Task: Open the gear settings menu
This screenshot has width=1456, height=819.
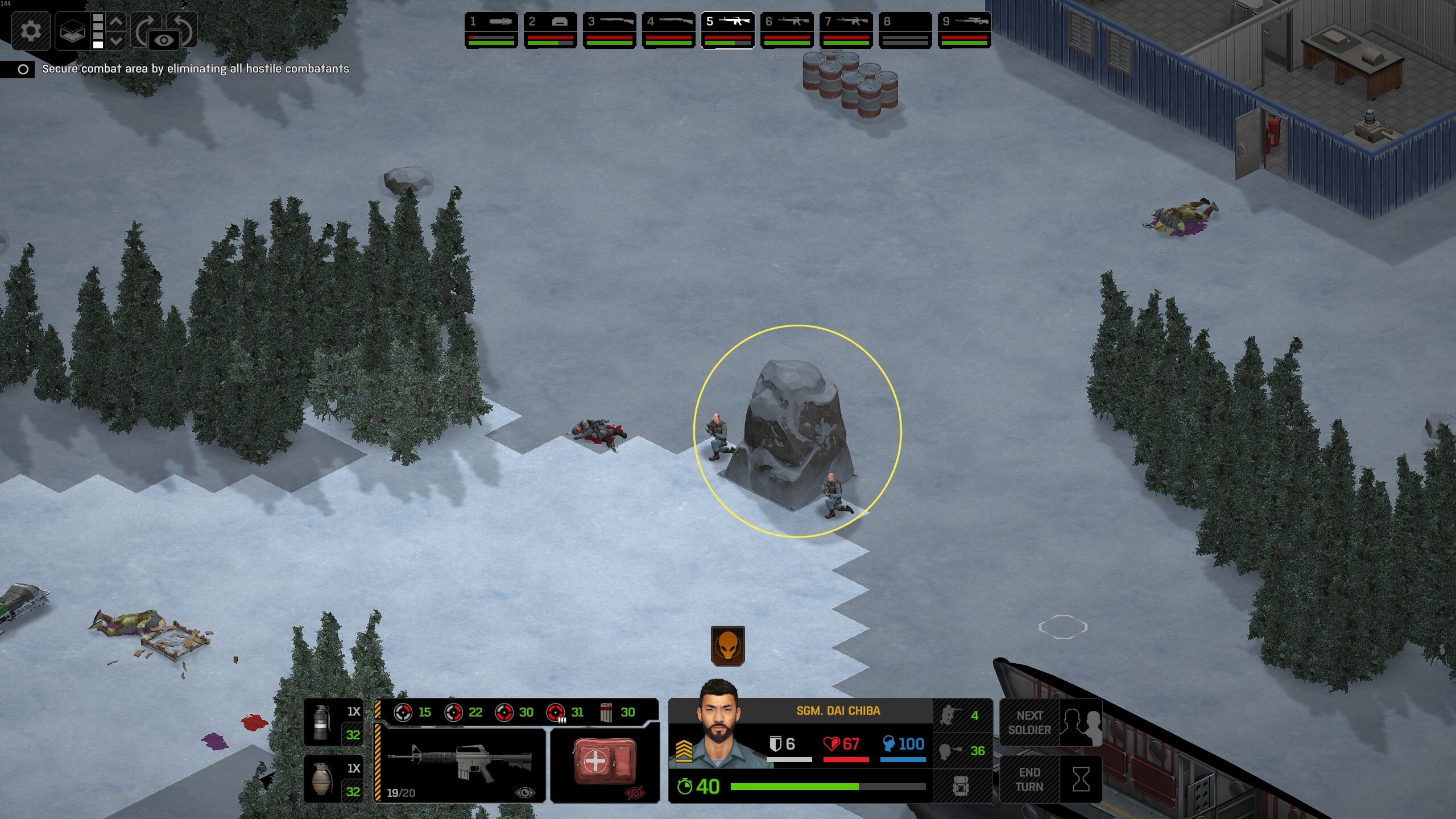Action: point(30,30)
